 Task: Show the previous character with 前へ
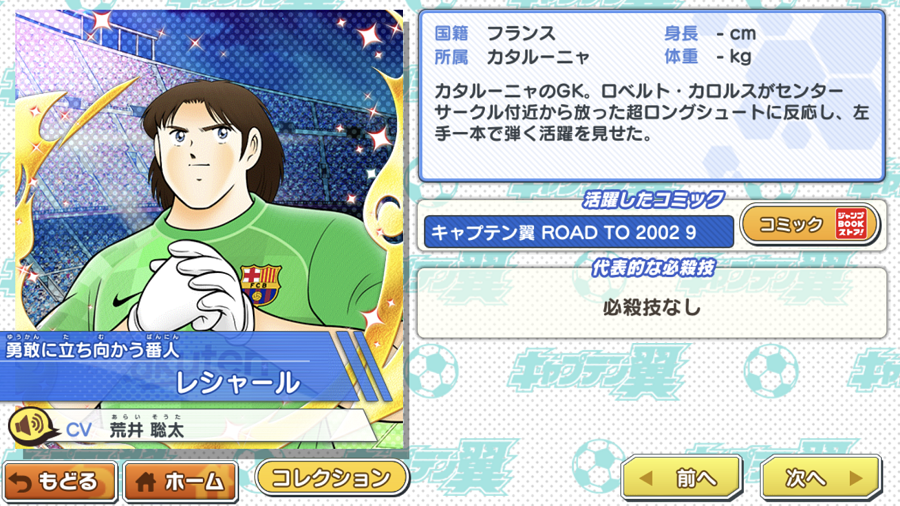click(x=682, y=479)
